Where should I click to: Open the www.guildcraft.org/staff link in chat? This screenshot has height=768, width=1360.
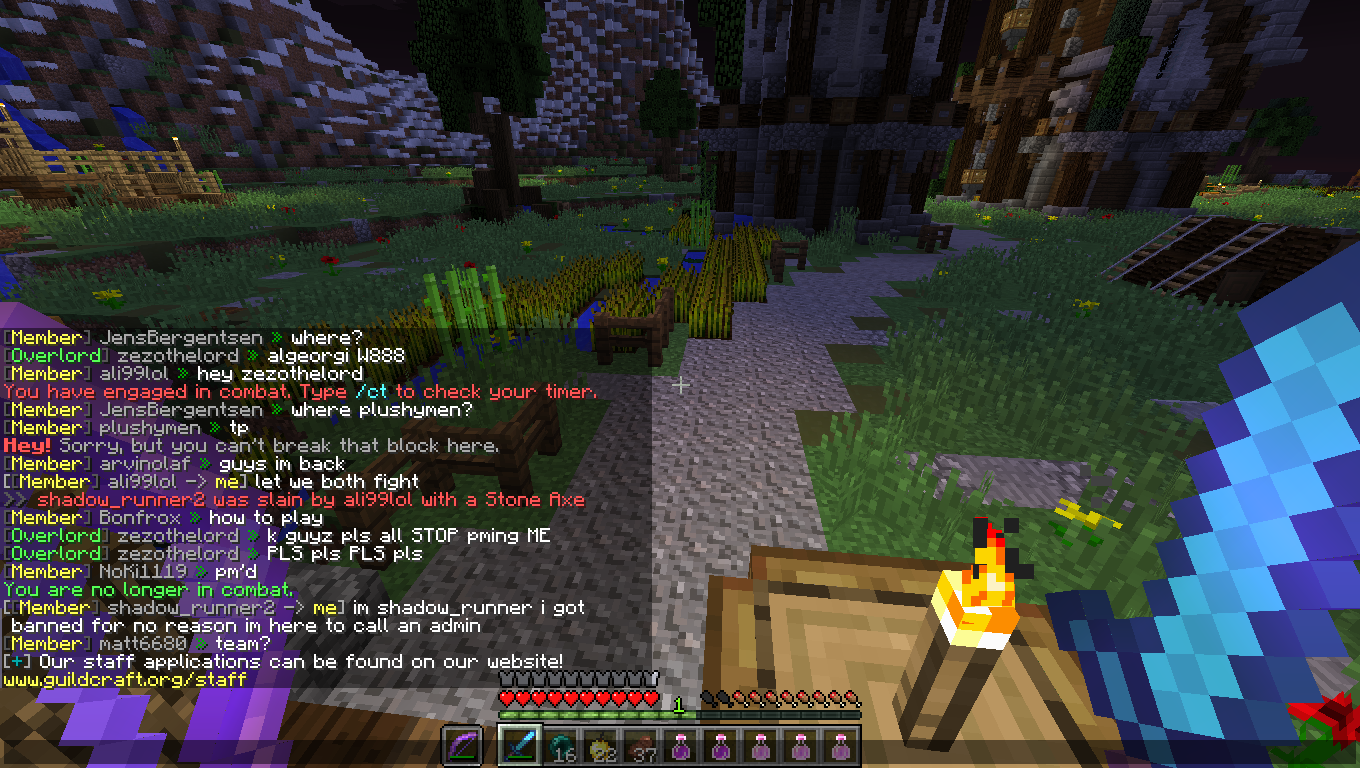pos(125,680)
